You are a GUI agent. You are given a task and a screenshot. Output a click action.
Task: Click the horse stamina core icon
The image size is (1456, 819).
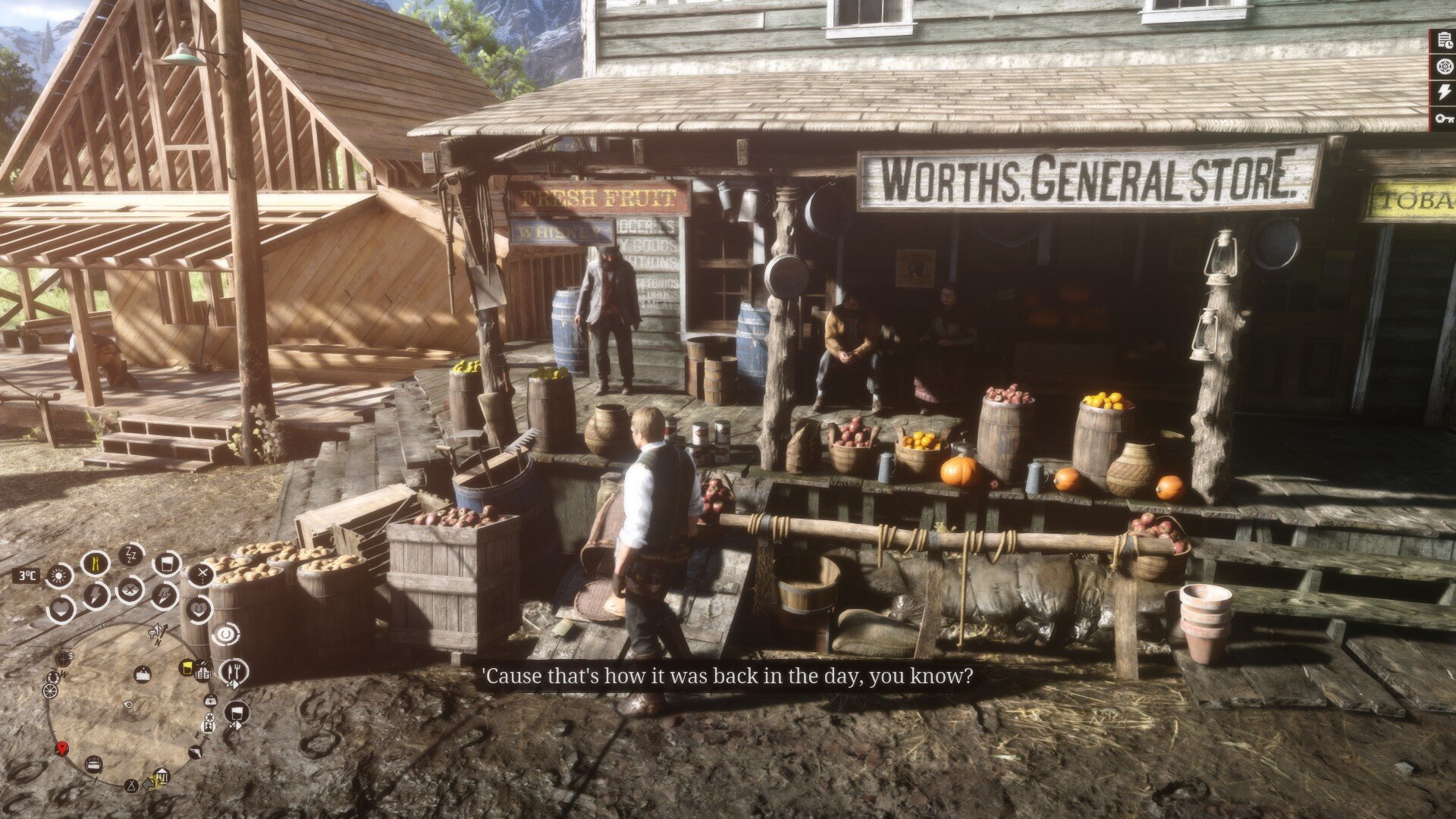[164, 595]
